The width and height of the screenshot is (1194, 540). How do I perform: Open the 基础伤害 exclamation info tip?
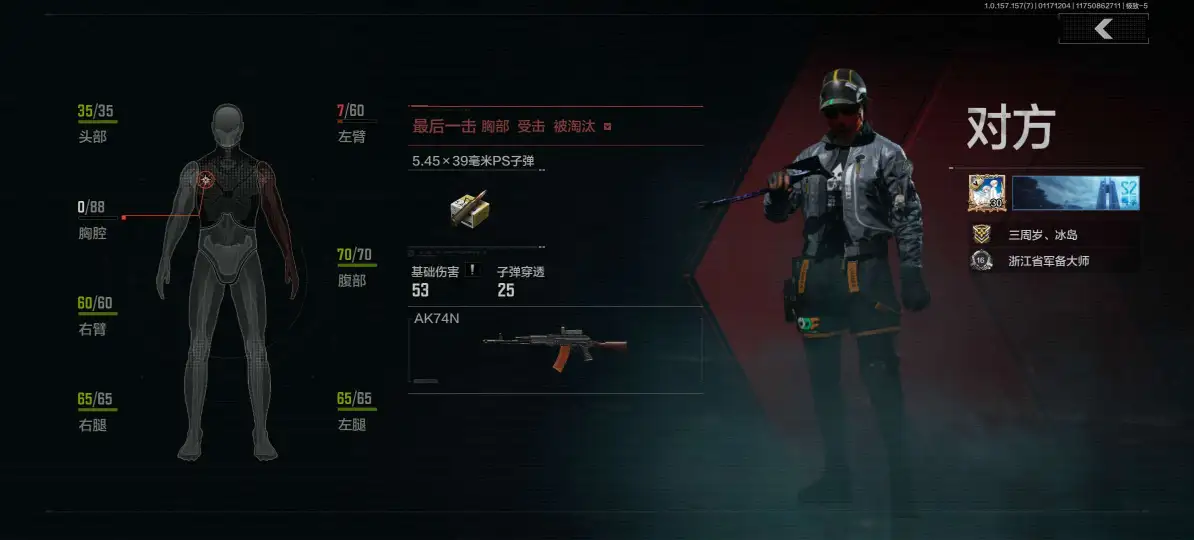[x=472, y=270]
